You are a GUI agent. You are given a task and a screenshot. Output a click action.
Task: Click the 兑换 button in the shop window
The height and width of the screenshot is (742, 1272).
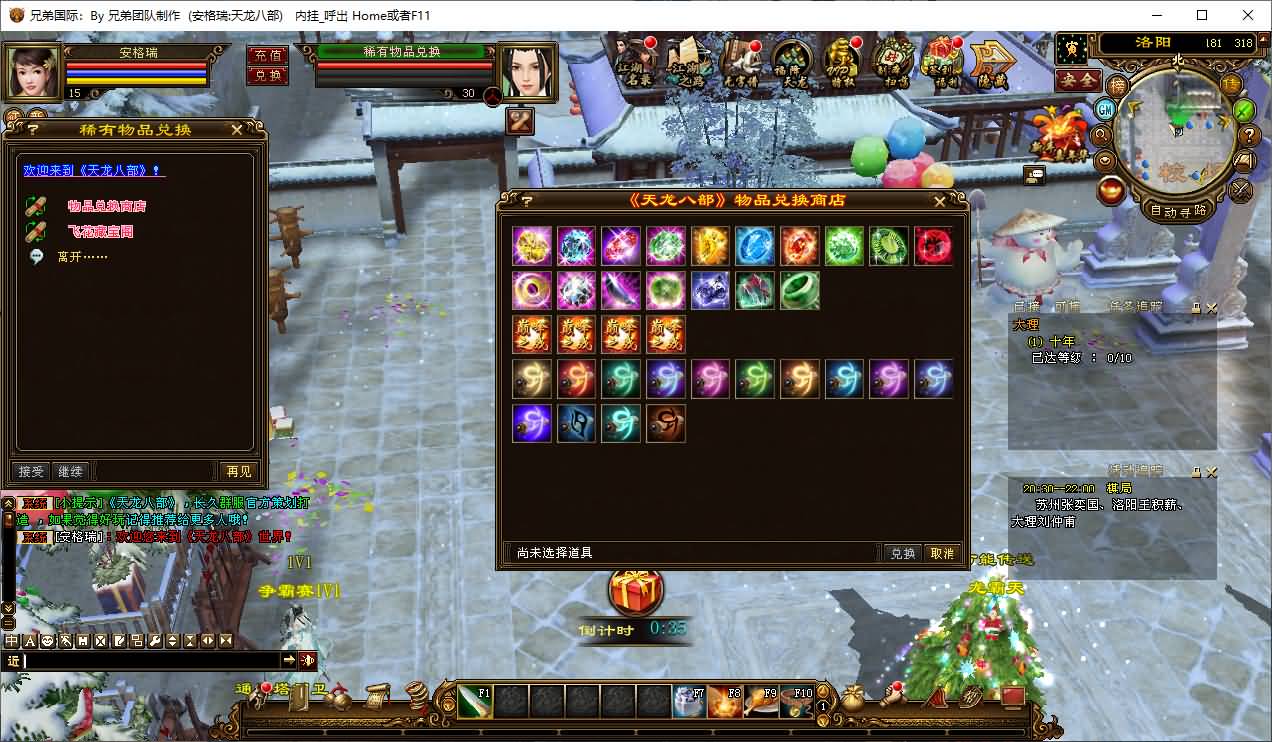coord(902,553)
